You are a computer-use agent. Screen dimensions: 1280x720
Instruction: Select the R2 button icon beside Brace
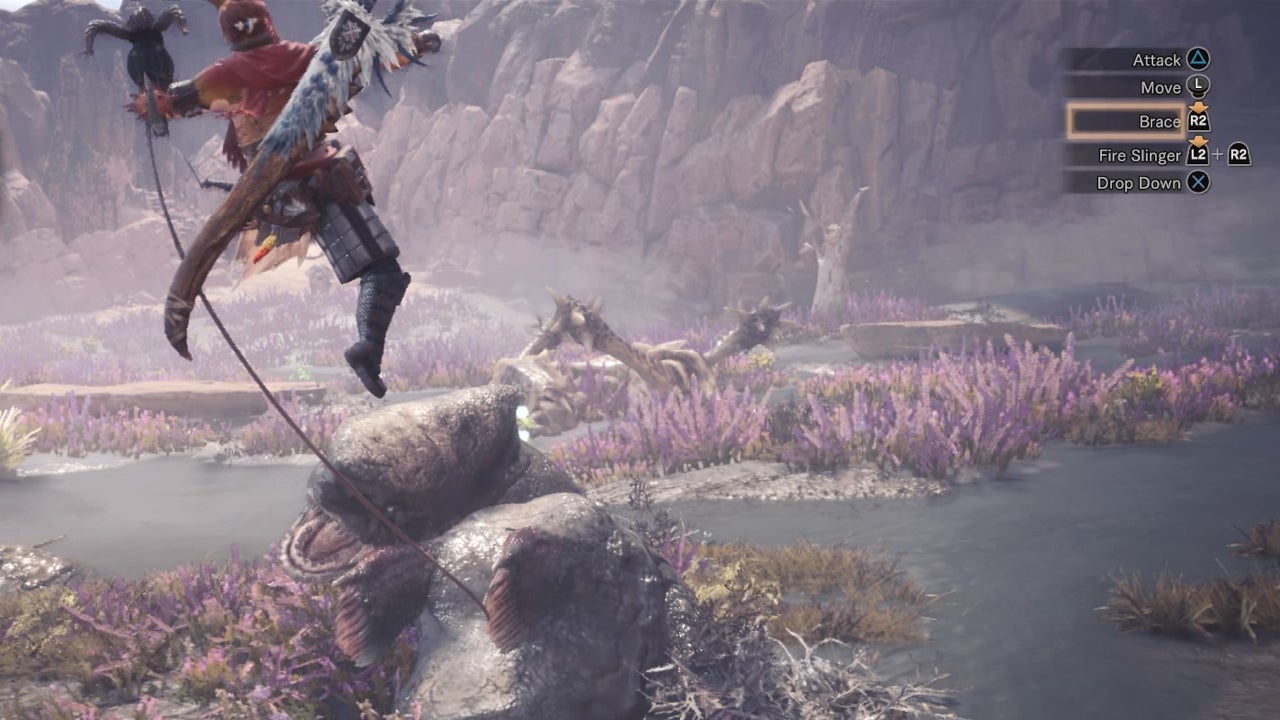(x=1198, y=120)
